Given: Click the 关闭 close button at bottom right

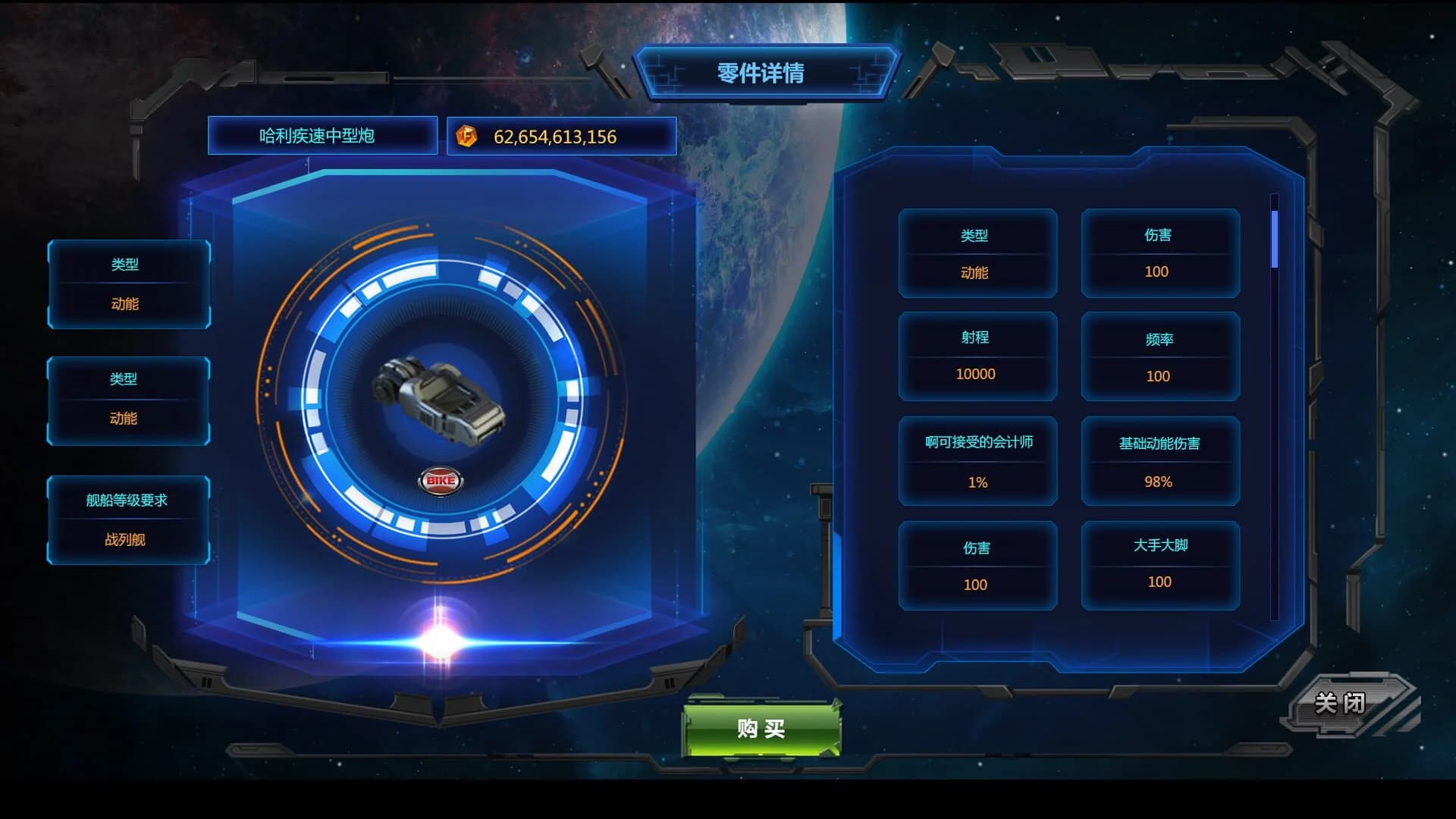Looking at the screenshot, I should [x=1341, y=704].
